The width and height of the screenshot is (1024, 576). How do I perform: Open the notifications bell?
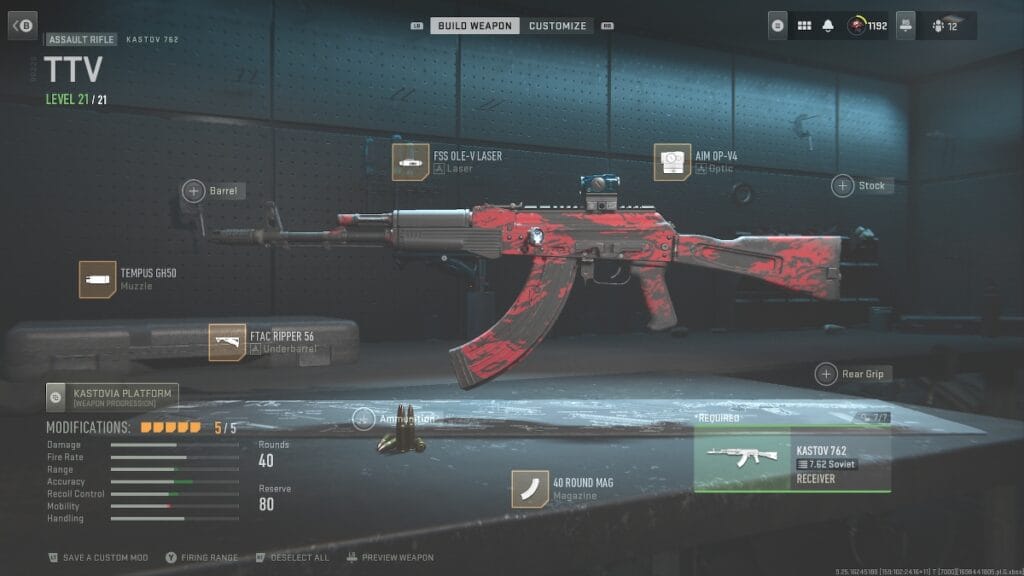(x=828, y=26)
